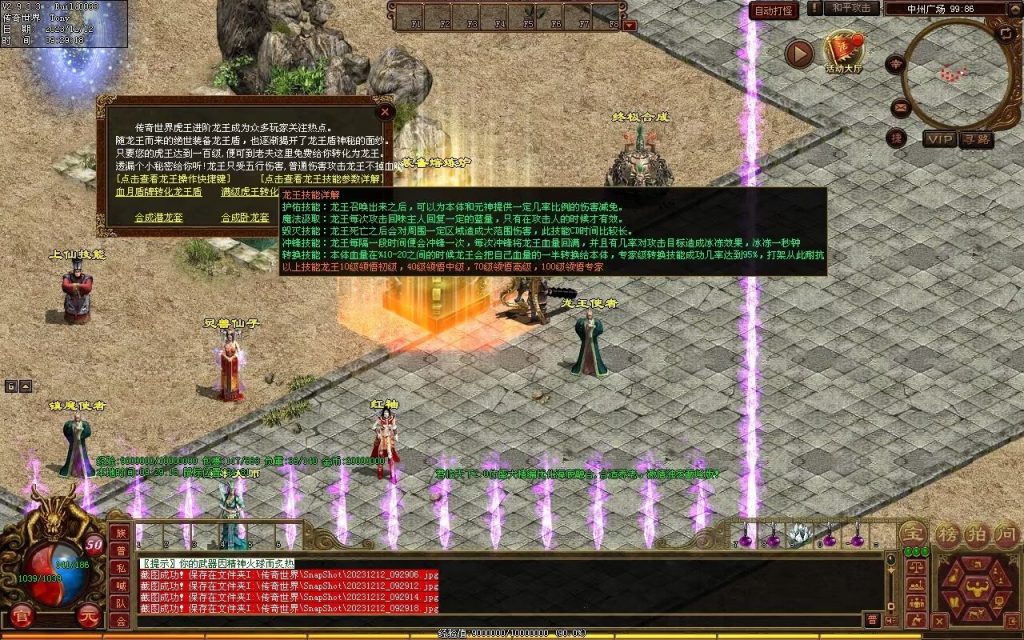Toggle 自动打怪 auto-fight button

tap(774, 11)
